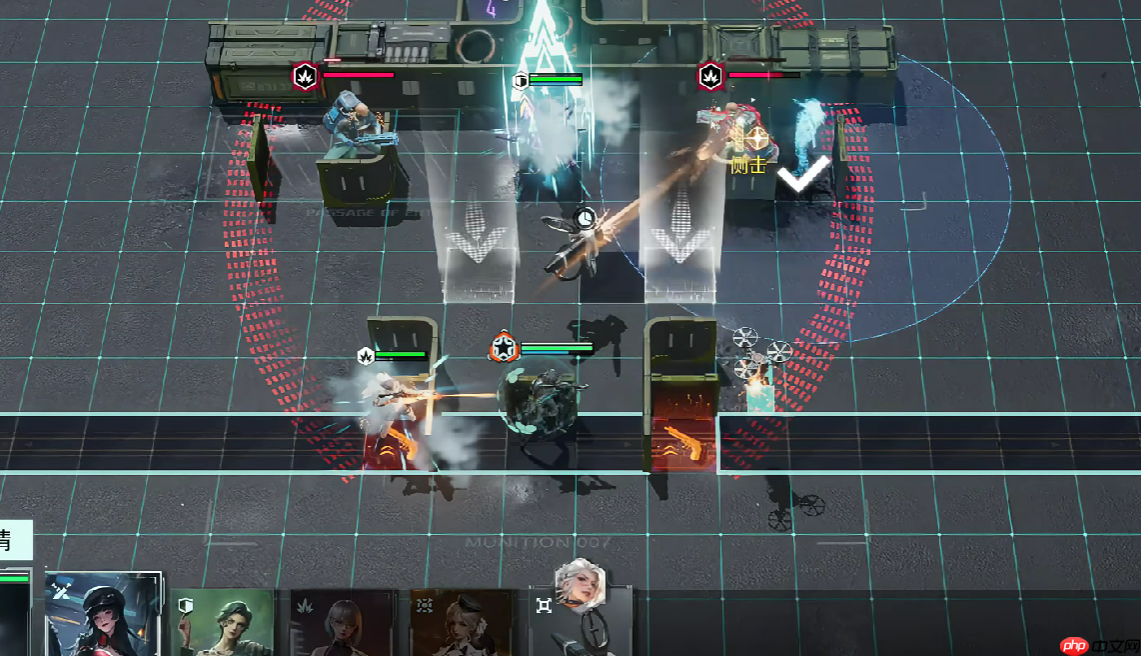Select the black-haired girl in cap portrait
Image resolution: width=1141 pixels, height=656 pixels.
click(x=103, y=614)
